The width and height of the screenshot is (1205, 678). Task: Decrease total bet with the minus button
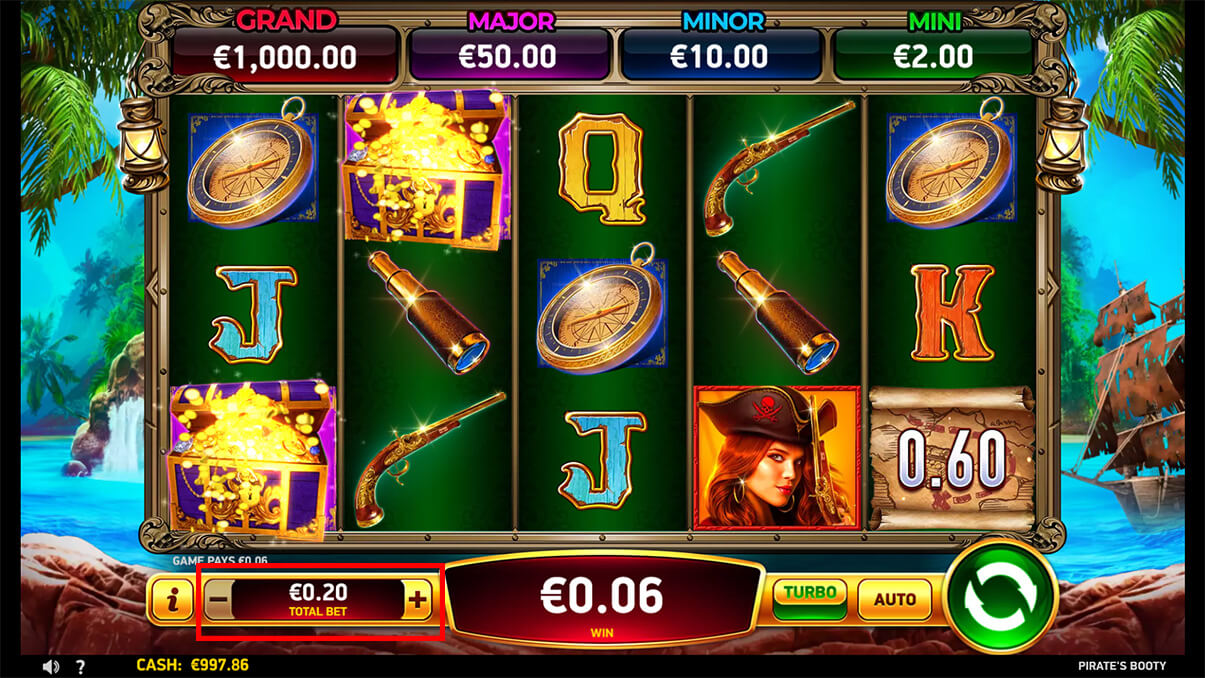[x=219, y=601]
